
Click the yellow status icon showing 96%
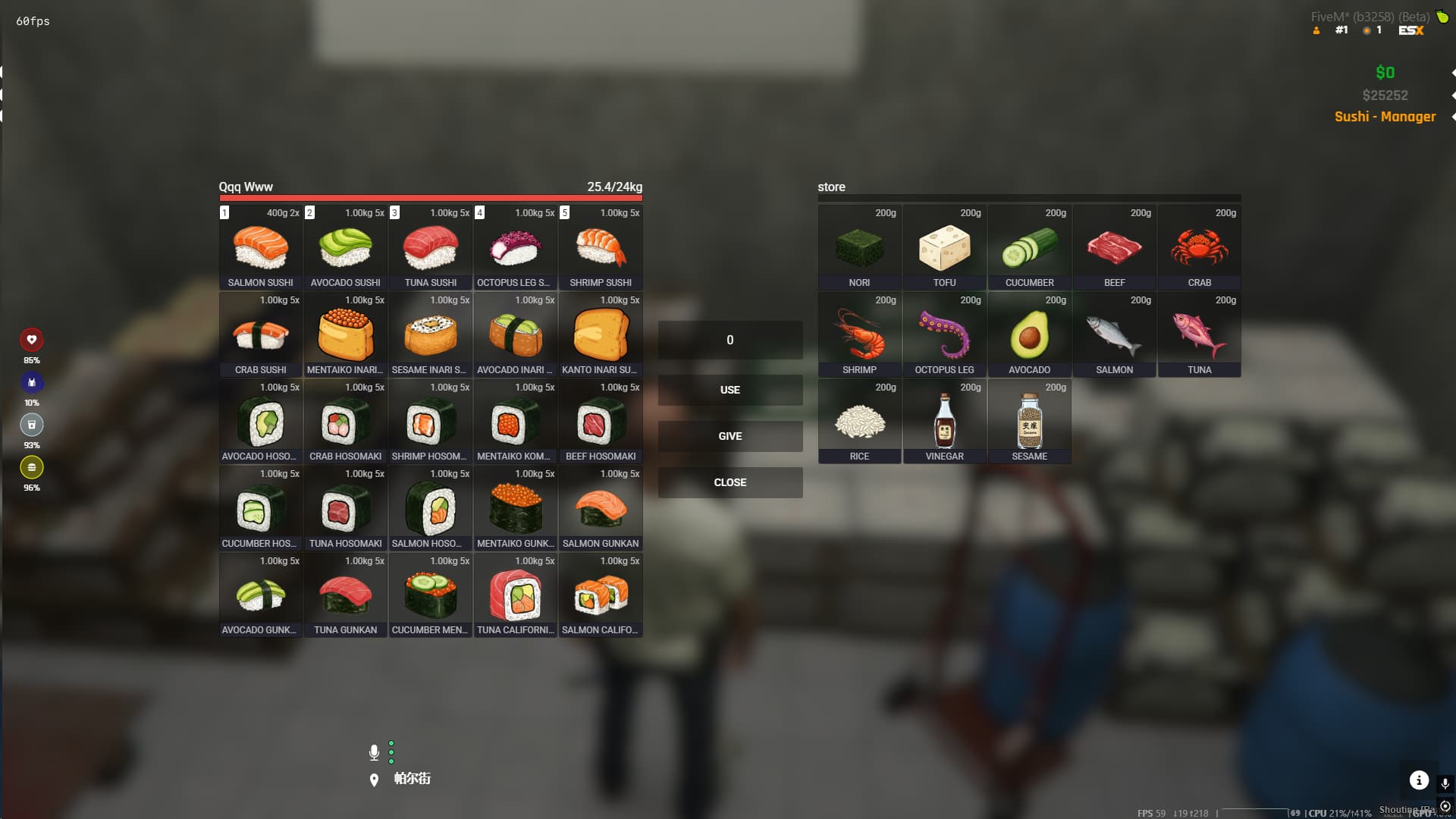(31, 469)
